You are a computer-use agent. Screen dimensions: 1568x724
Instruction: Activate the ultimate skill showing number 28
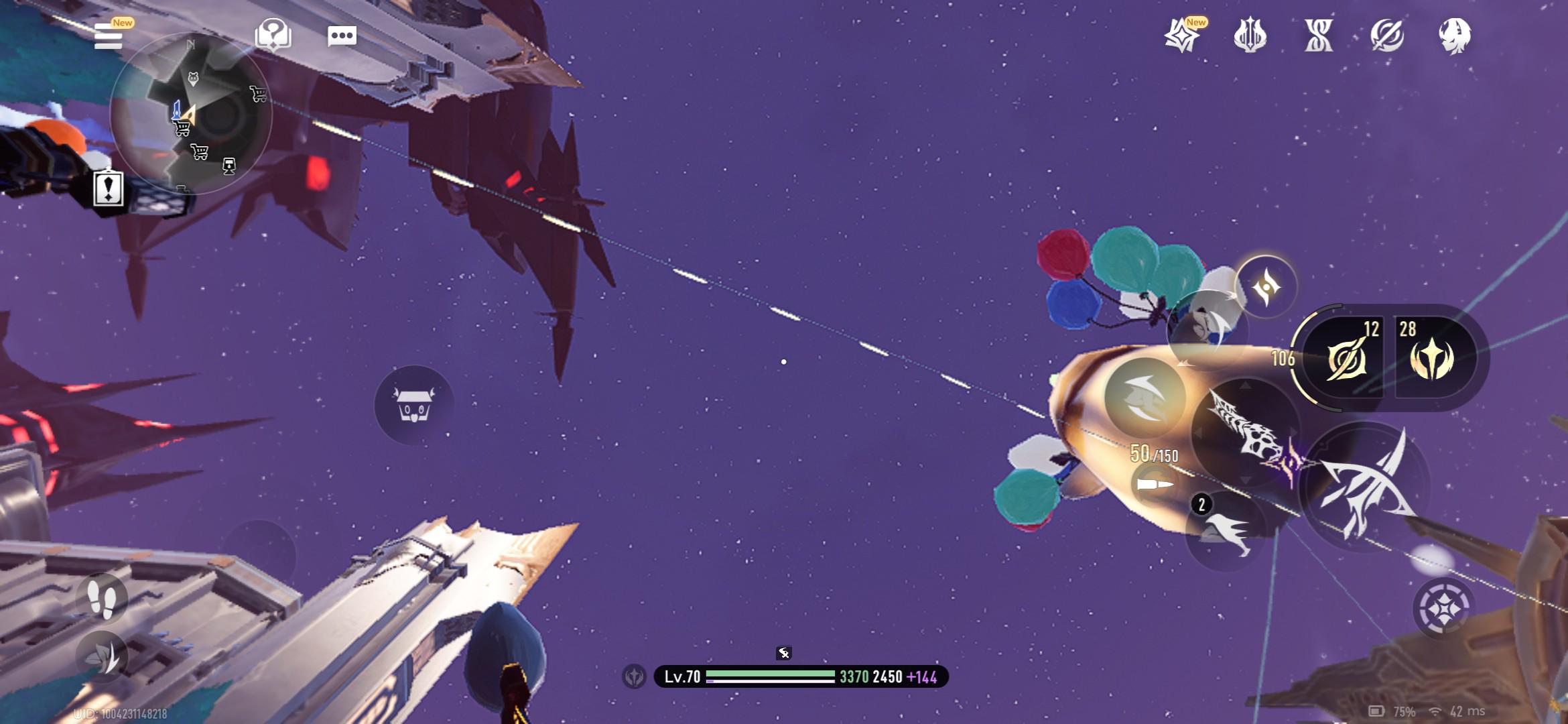[x=1433, y=358]
